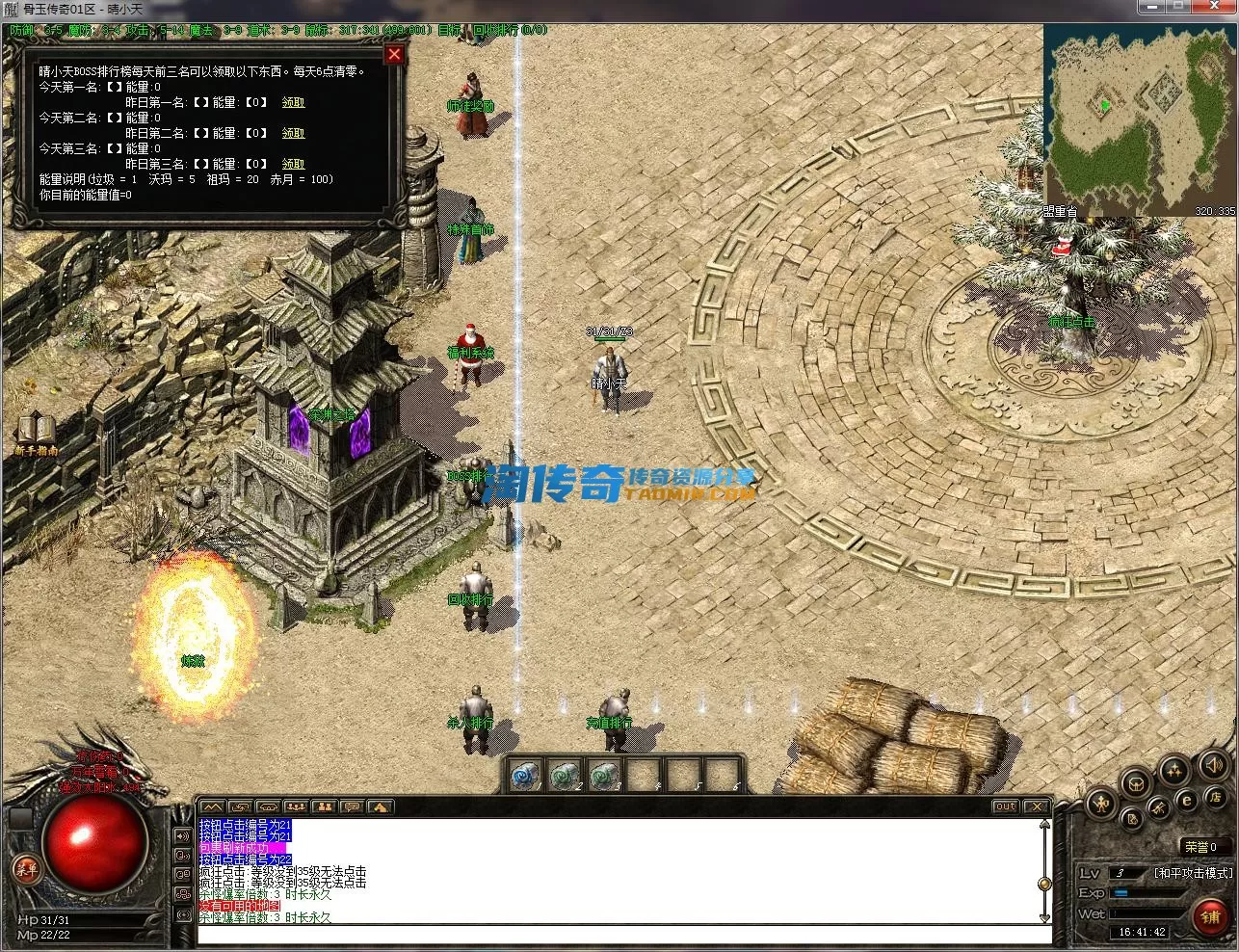
Task: Close the BOSS ranking dialog
Action: [394, 55]
